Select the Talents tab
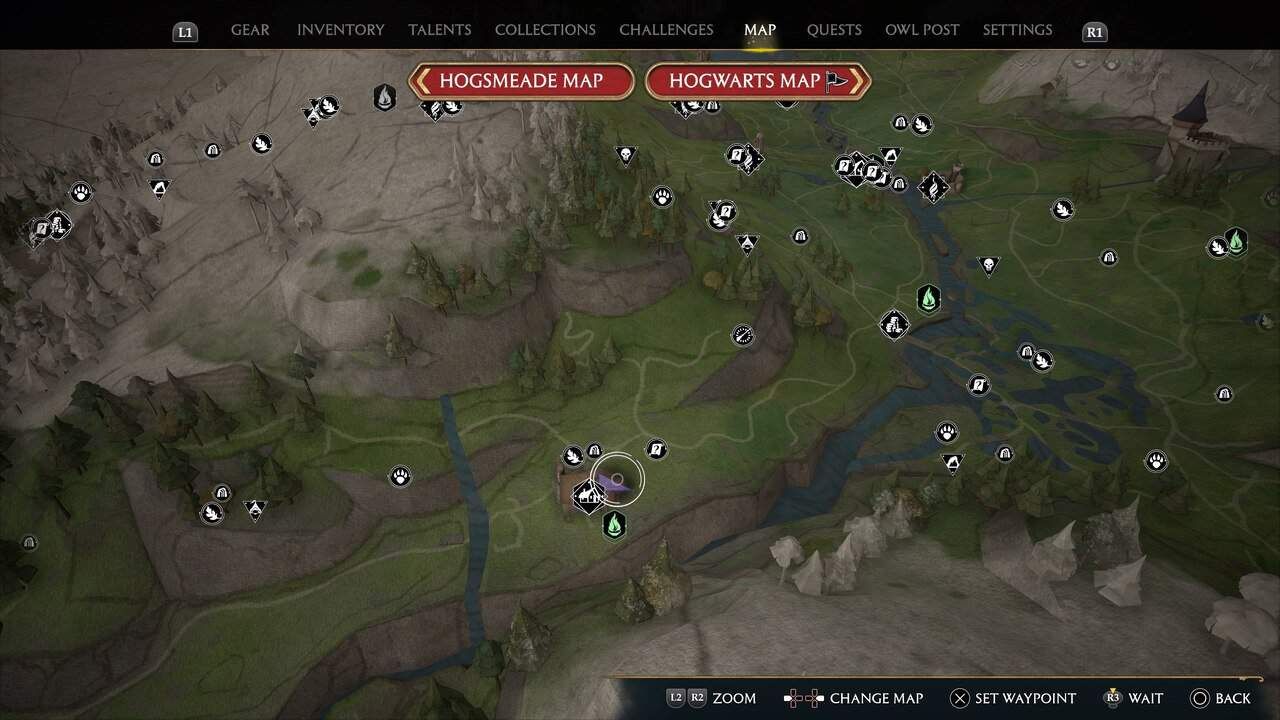 point(440,30)
